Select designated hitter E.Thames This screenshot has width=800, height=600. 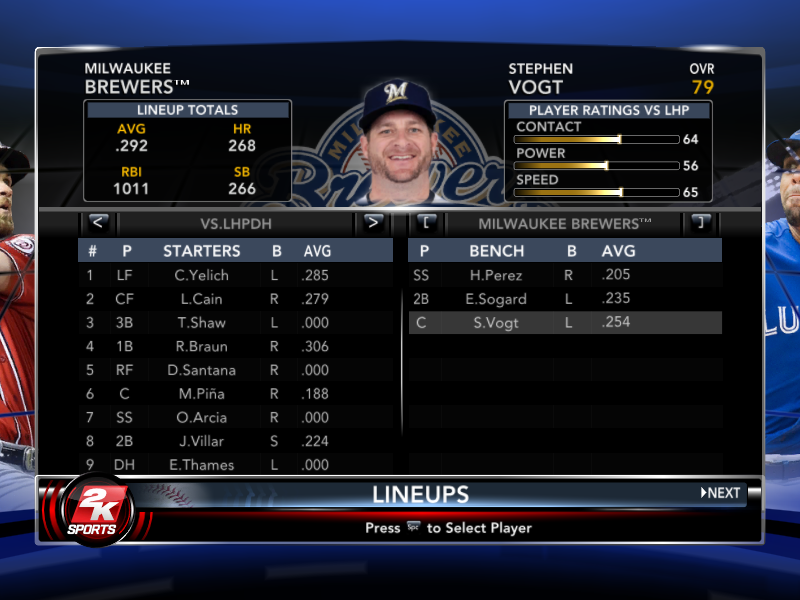[201, 465]
